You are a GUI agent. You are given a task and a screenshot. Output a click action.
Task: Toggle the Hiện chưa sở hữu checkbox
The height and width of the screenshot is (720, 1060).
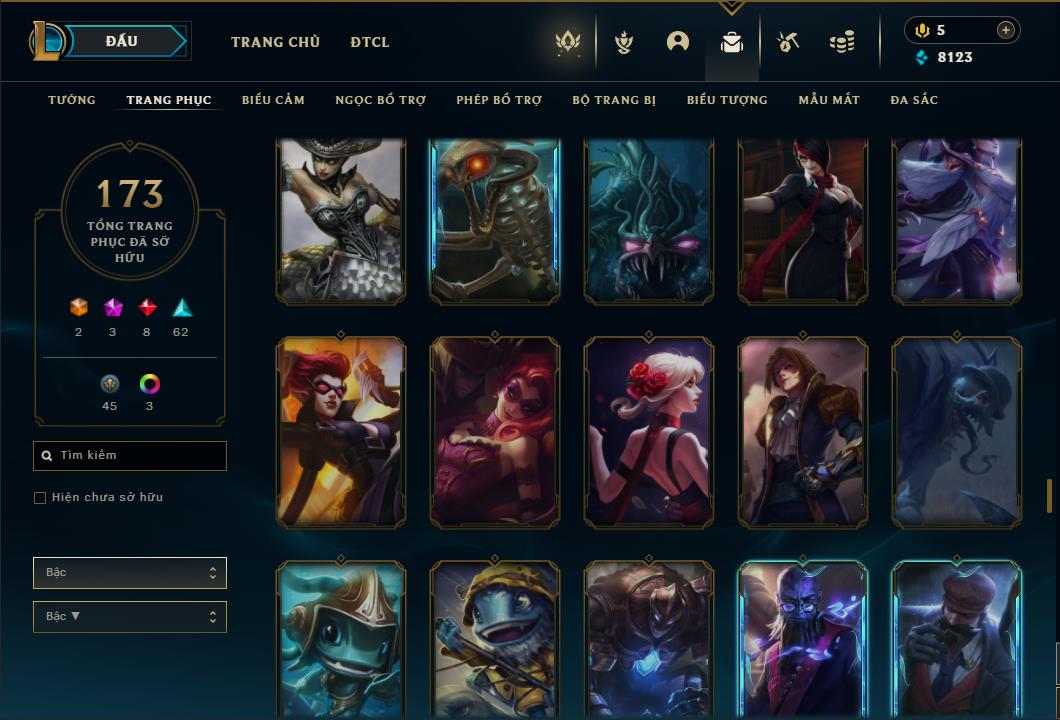pos(40,498)
